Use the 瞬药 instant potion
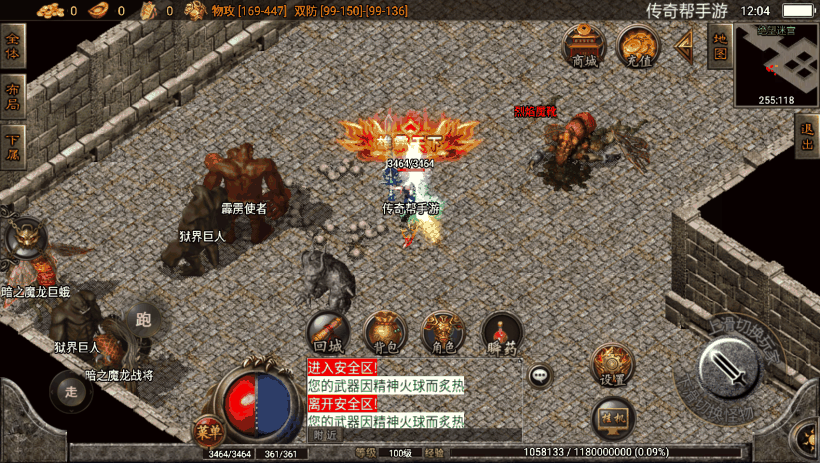Image resolution: width=820 pixels, height=463 pixels. (500, 333)
